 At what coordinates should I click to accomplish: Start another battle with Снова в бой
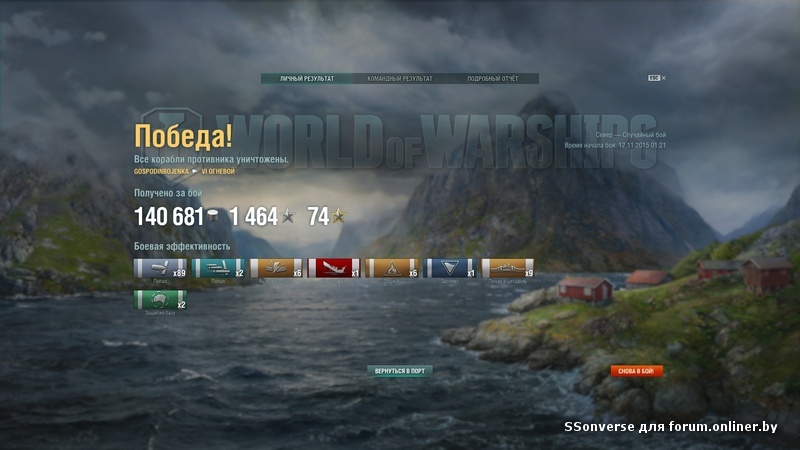pos(637,371)
